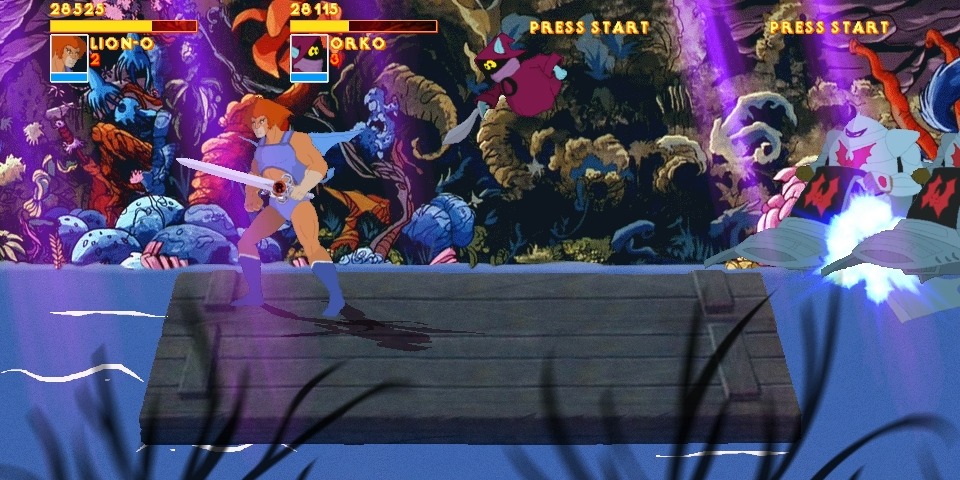Select Orko's character portrait
Screen dimensions: 960x480
tap(309, 54)
